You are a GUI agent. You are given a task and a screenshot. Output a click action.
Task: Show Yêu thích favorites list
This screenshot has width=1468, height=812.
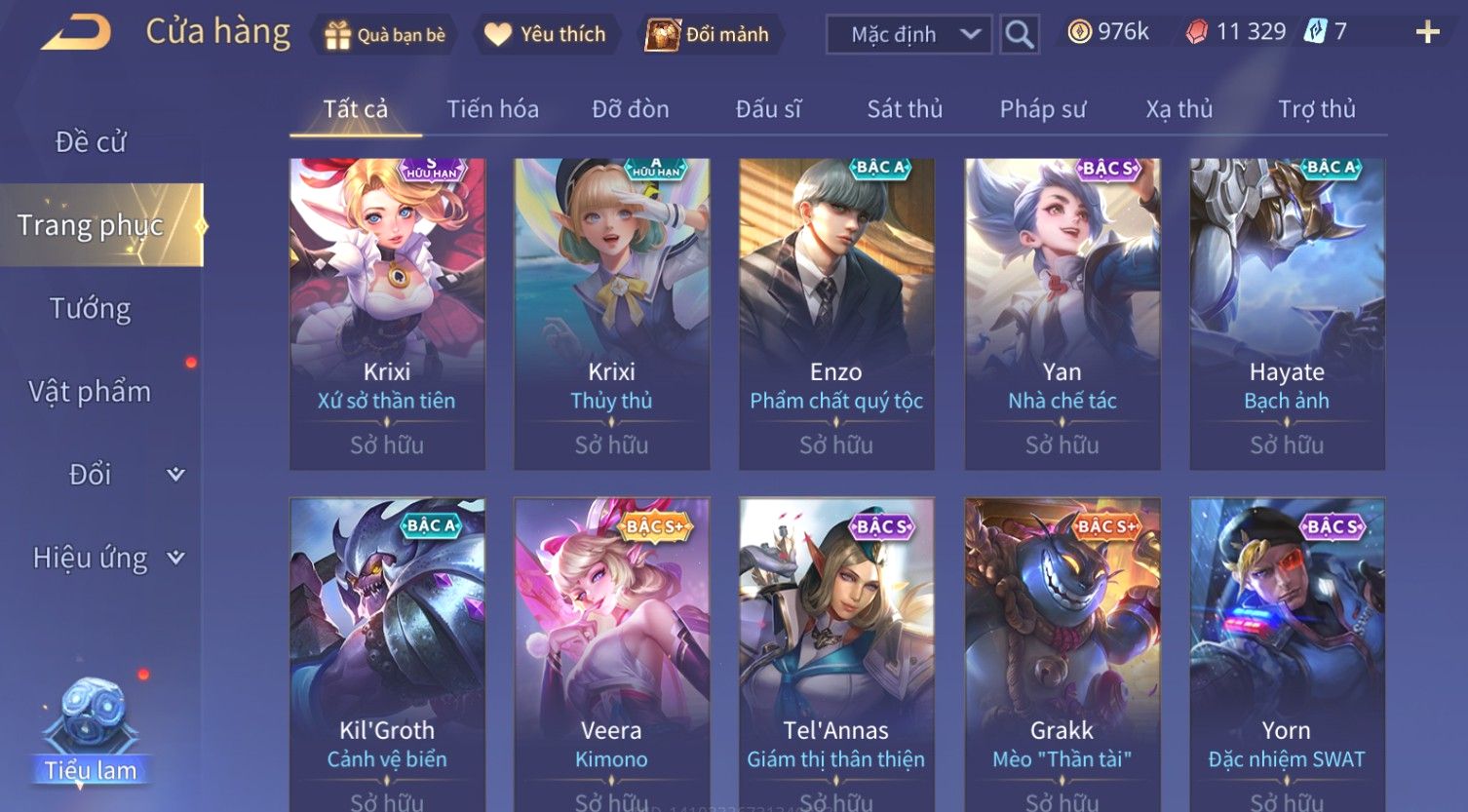pyautogui.click(x=546, y=35)
